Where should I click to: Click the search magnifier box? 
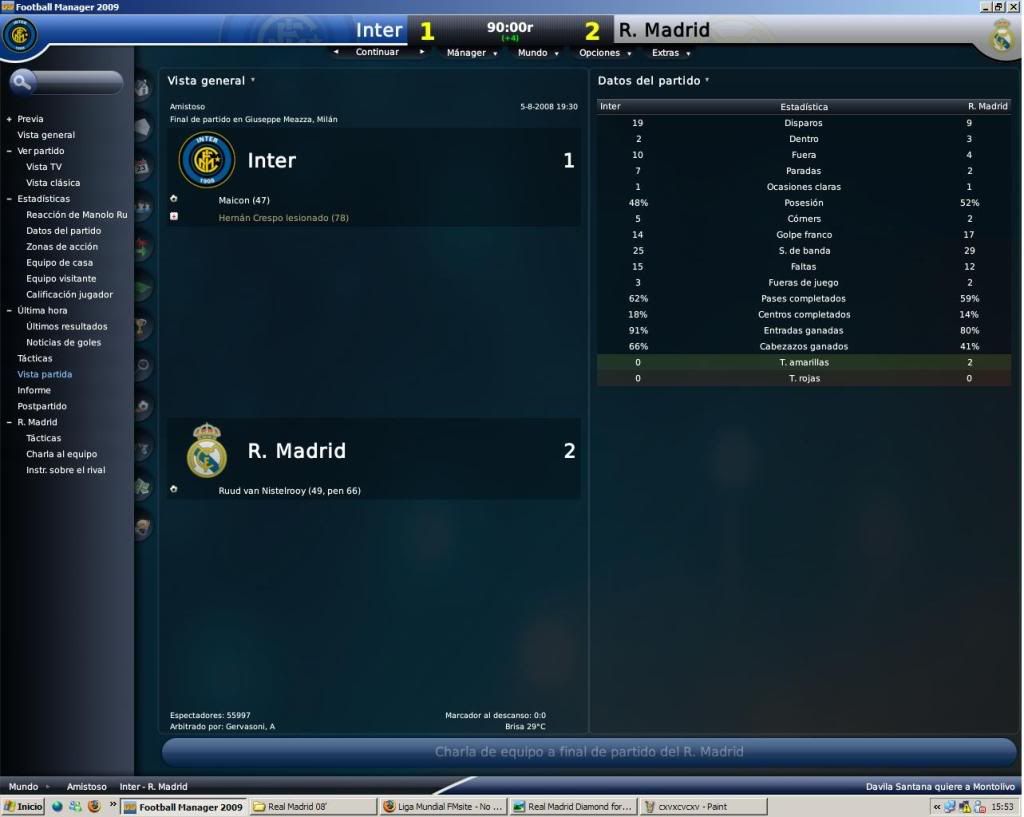[x=65, y=82]
